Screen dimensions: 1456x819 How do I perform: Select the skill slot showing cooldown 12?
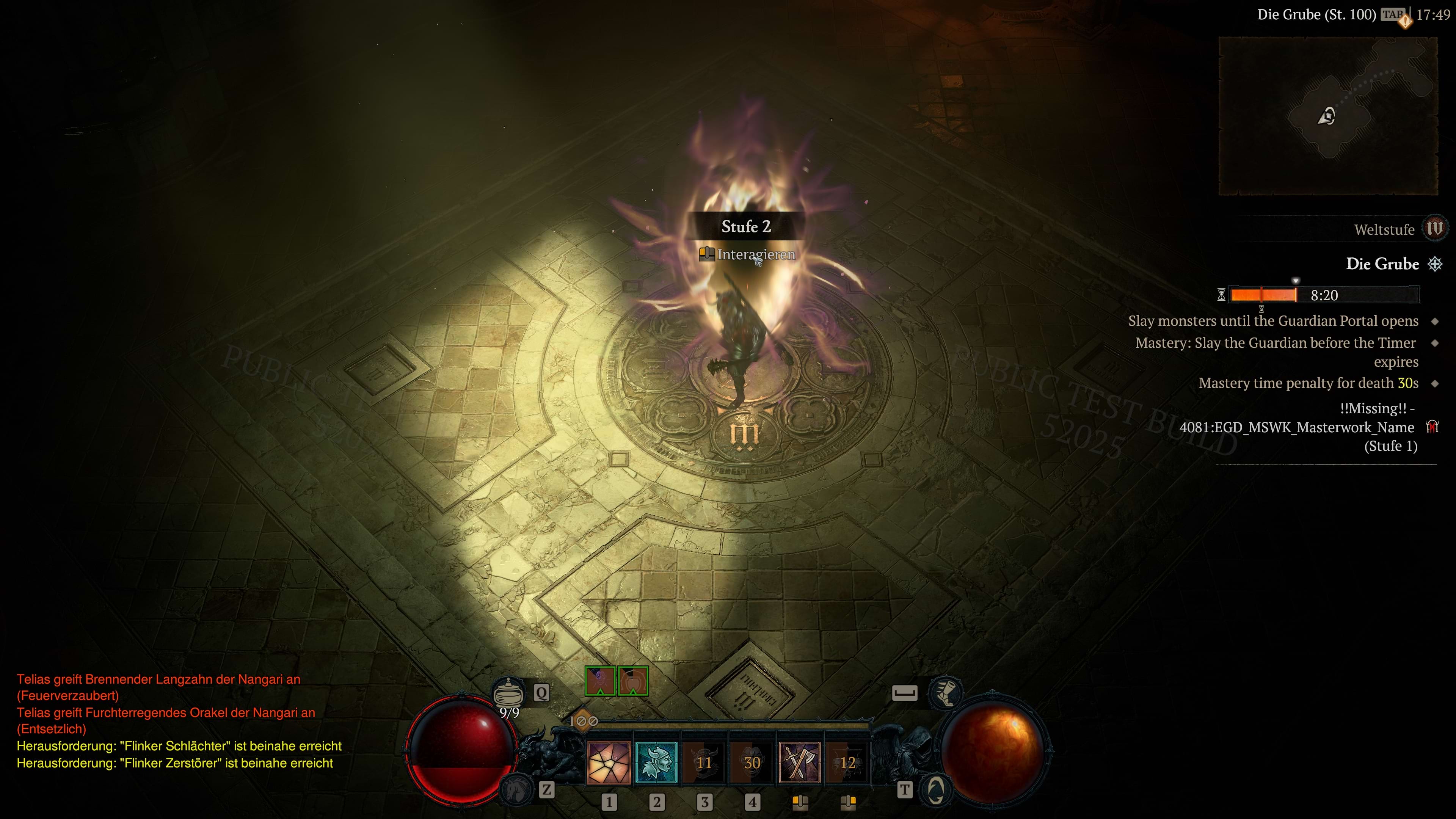847,763
